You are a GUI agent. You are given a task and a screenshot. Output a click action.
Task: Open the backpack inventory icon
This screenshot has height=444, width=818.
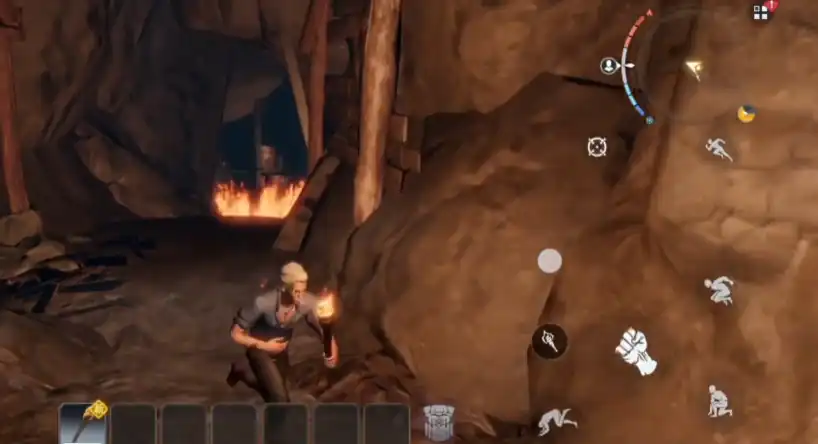(x=439, y=422)
